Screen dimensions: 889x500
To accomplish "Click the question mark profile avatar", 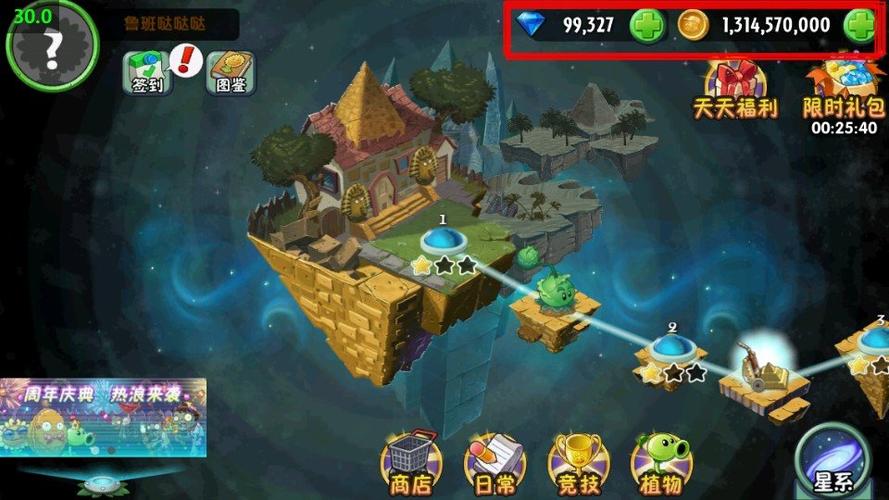I will click(x=52, y=45).
